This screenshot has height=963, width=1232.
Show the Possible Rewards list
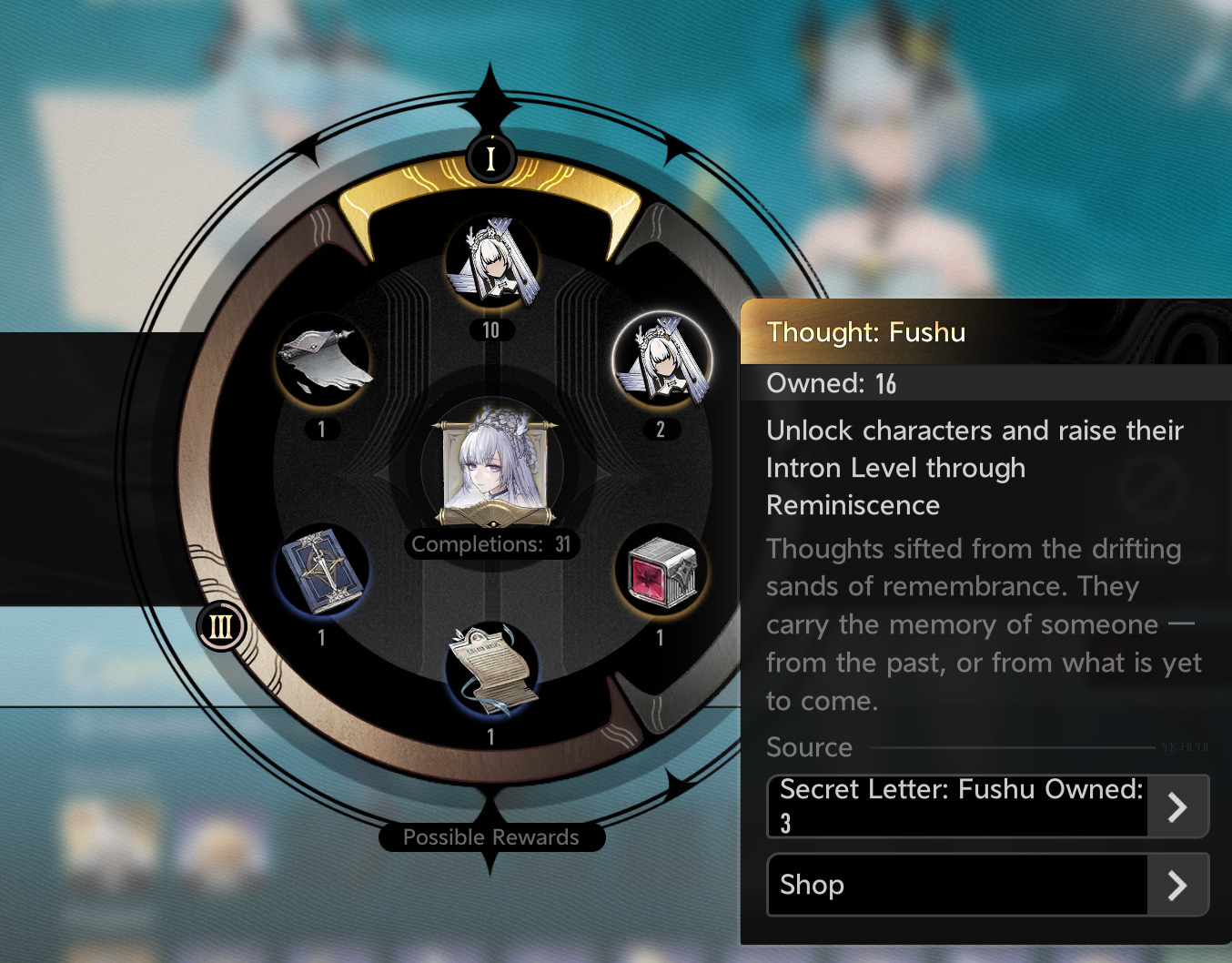pos(491,837)
